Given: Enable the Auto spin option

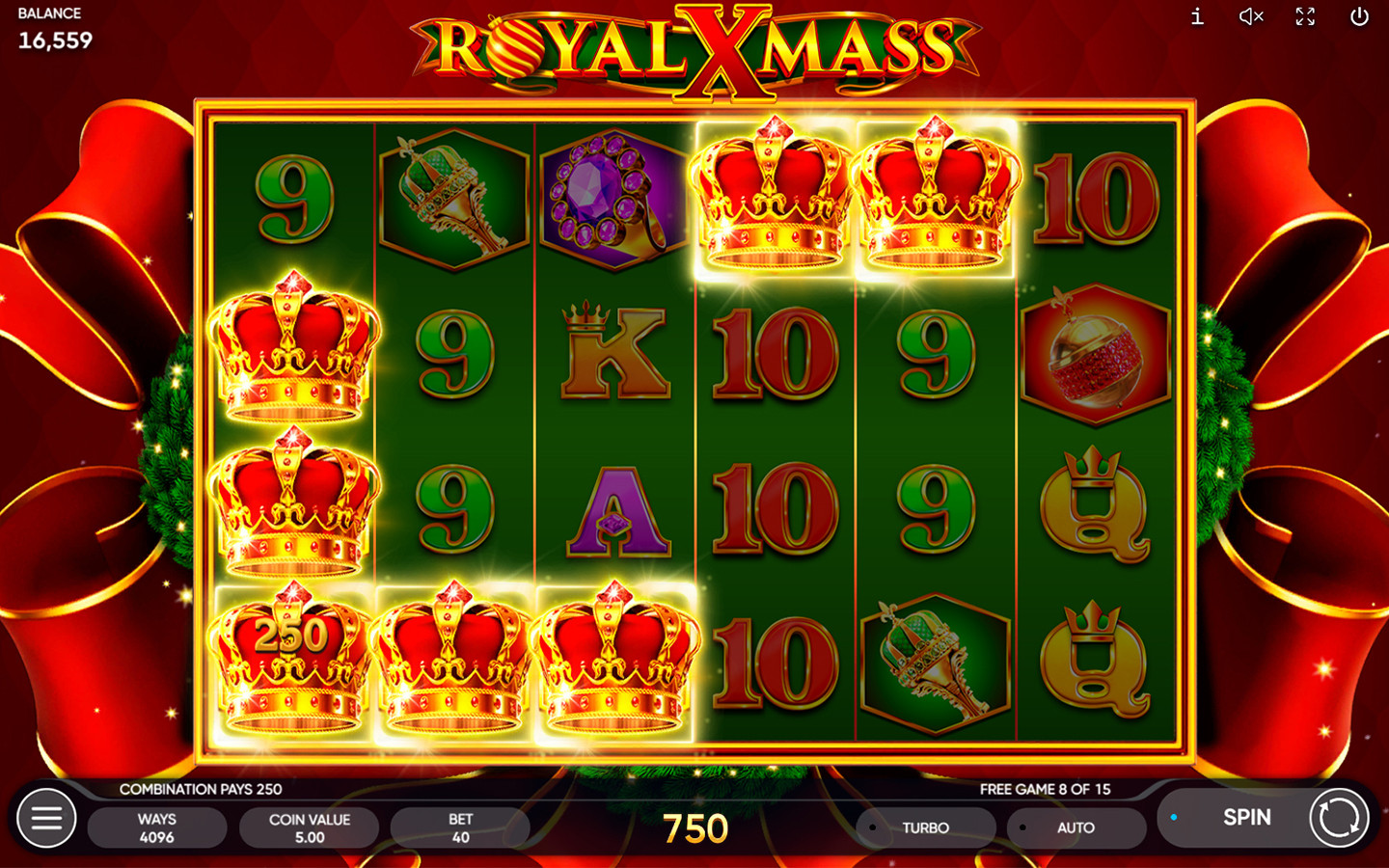Looking at the screenshot, I should pos(1075,827).
